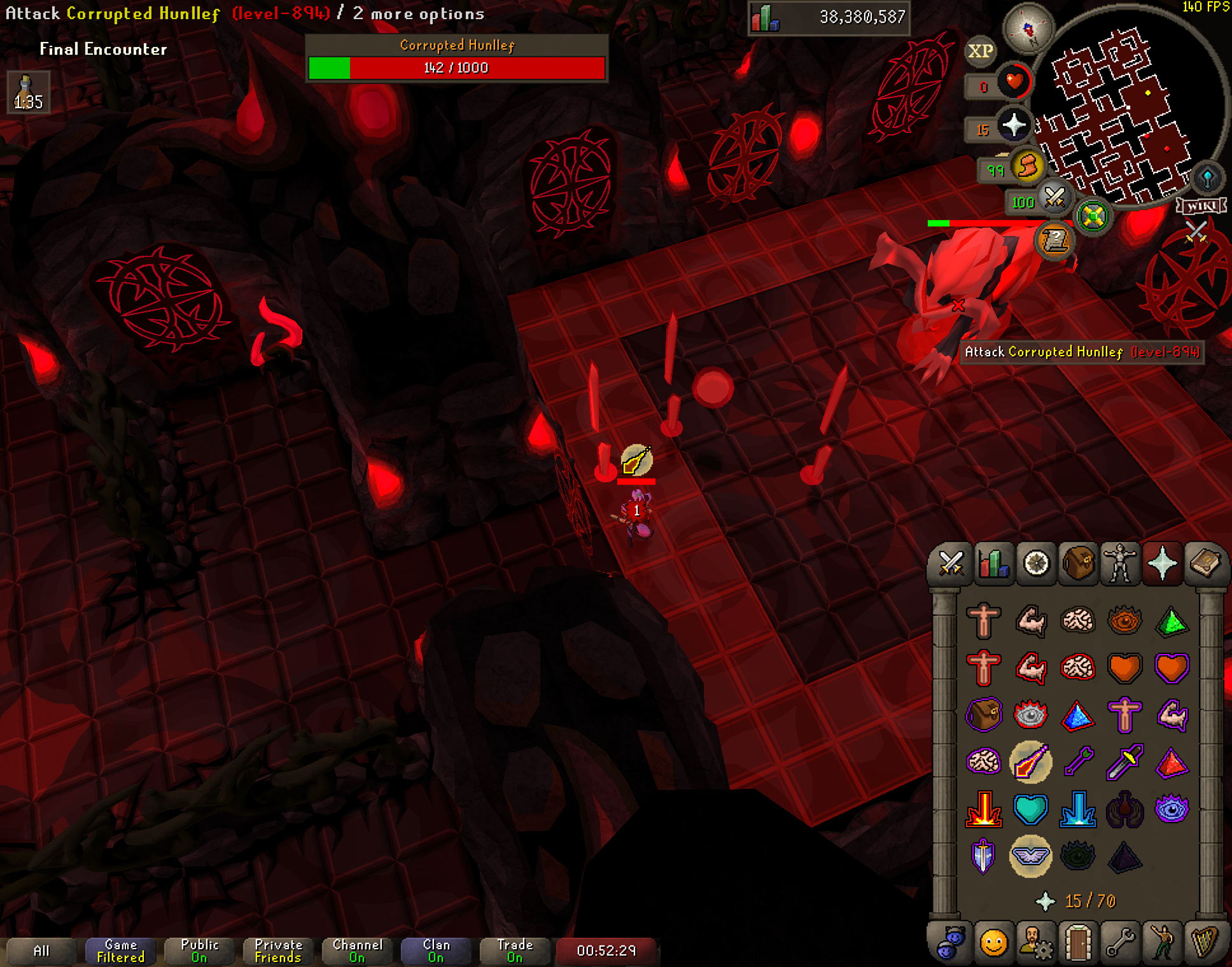Screen dimensions: 1232x967
Task: Toggle the Game Filtered chat tab
Action: tap(120, 950)
